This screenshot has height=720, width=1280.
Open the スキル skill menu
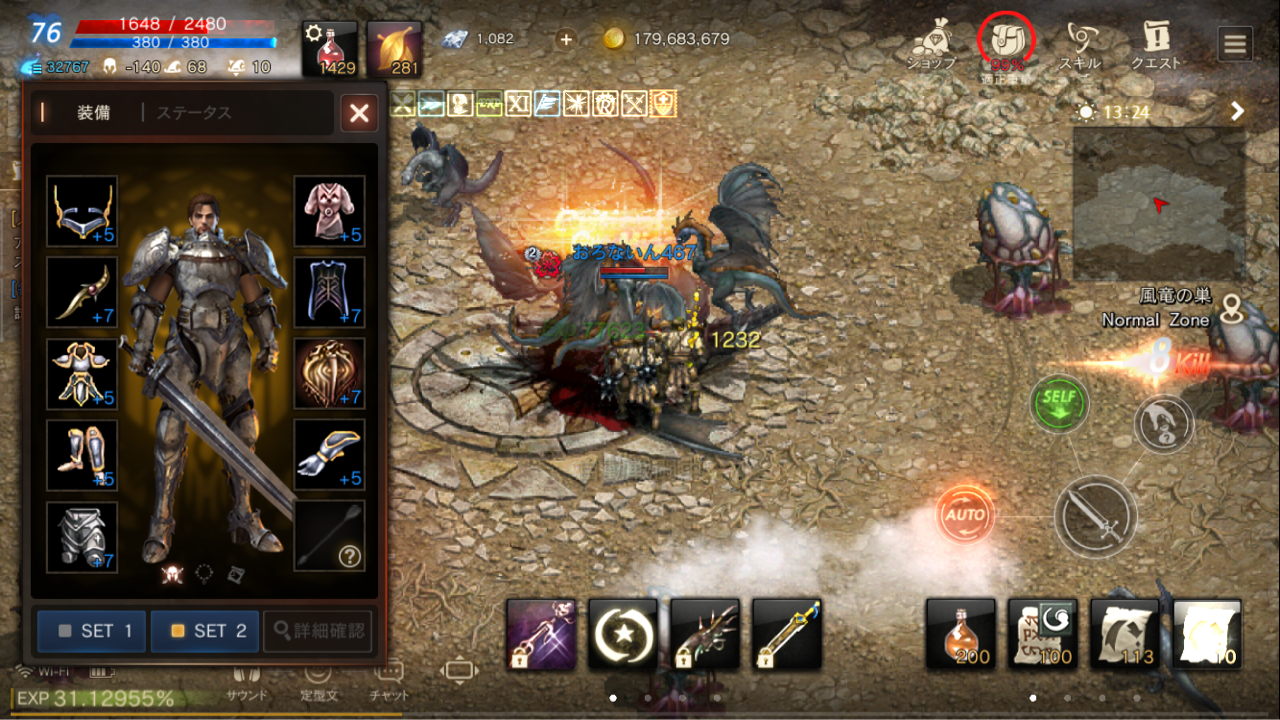(x=1080, y=45)
